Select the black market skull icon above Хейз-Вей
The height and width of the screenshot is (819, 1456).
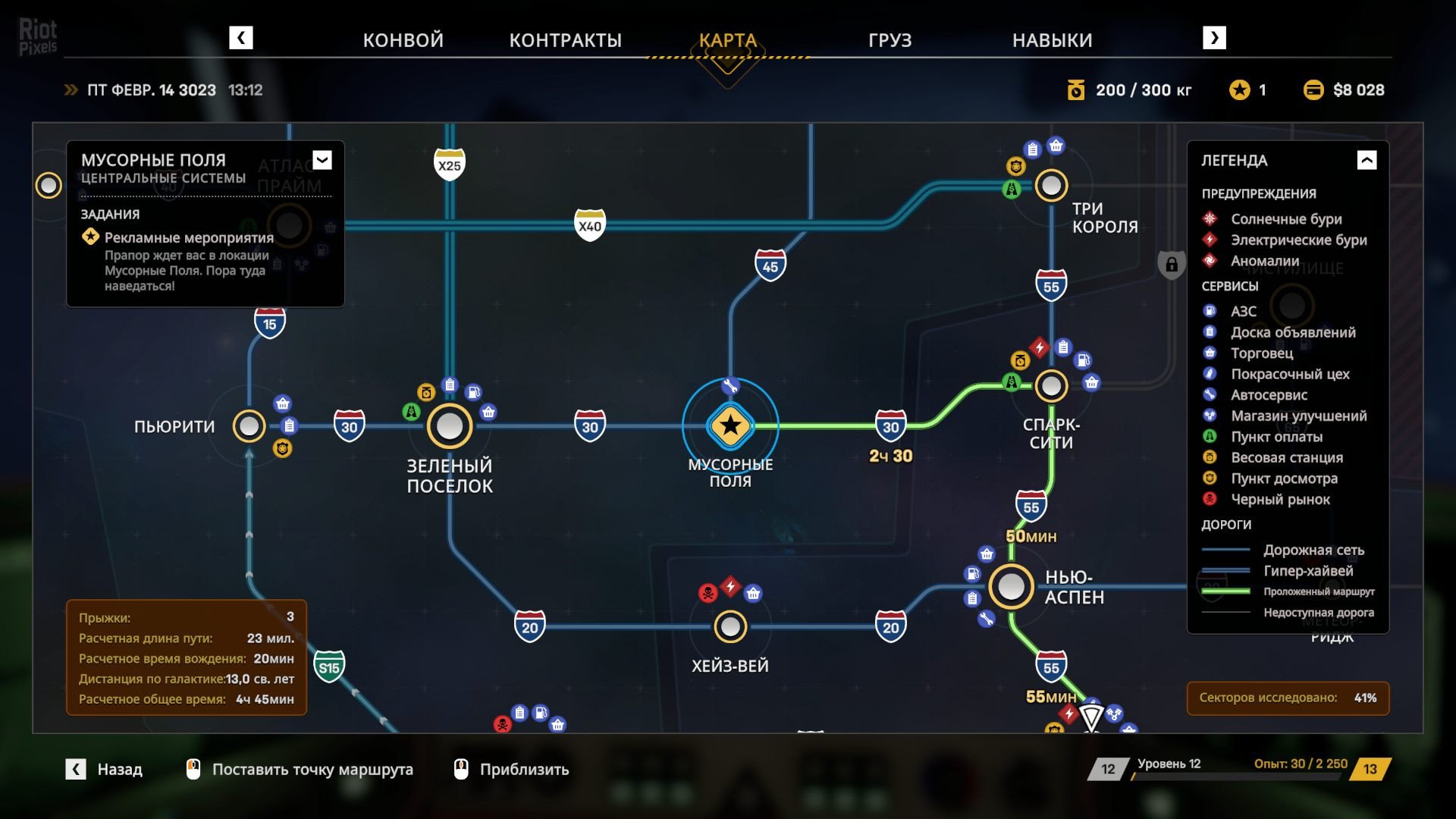(708, 593)
